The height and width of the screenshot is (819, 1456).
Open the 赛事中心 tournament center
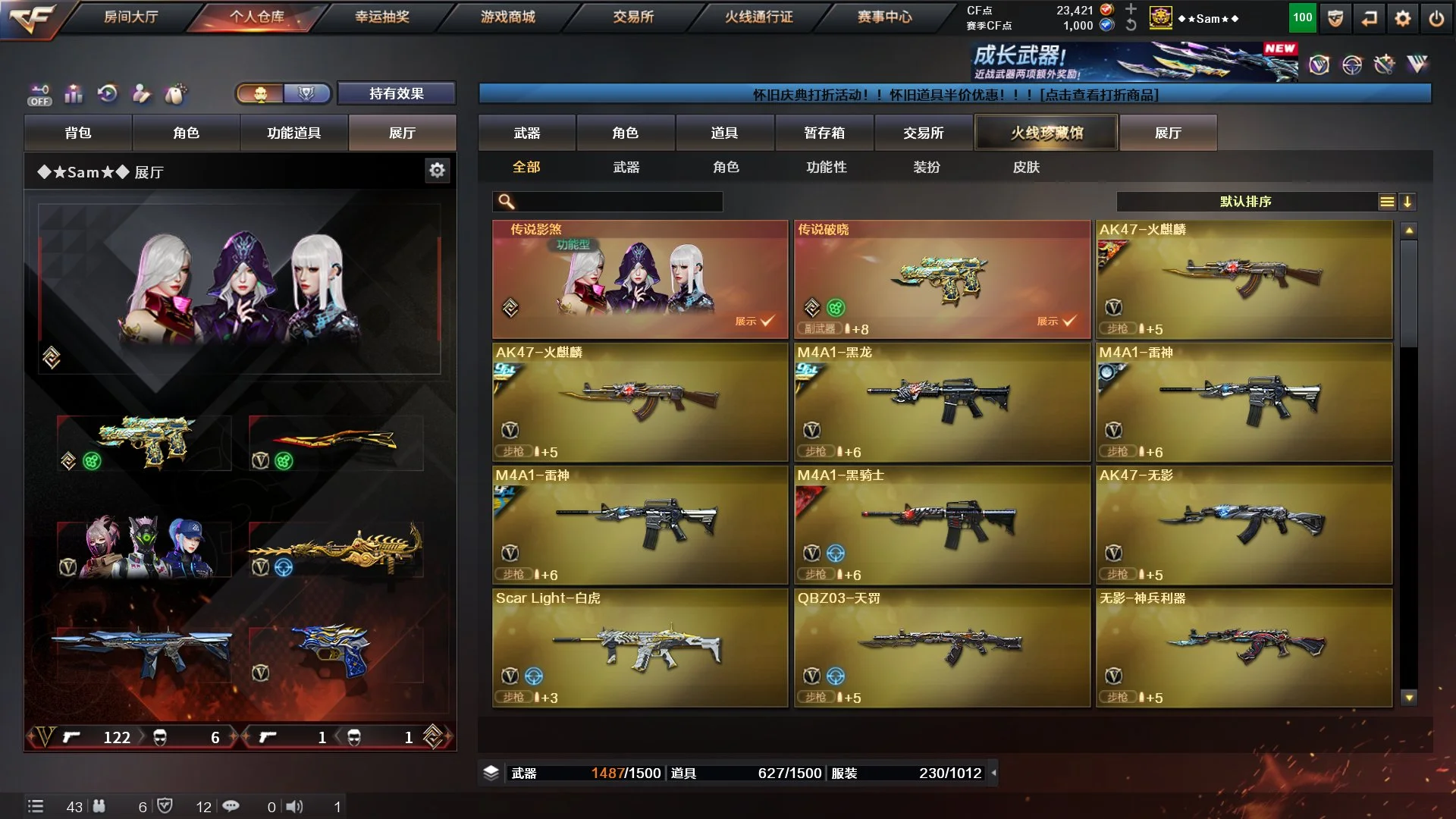point(884,17)
